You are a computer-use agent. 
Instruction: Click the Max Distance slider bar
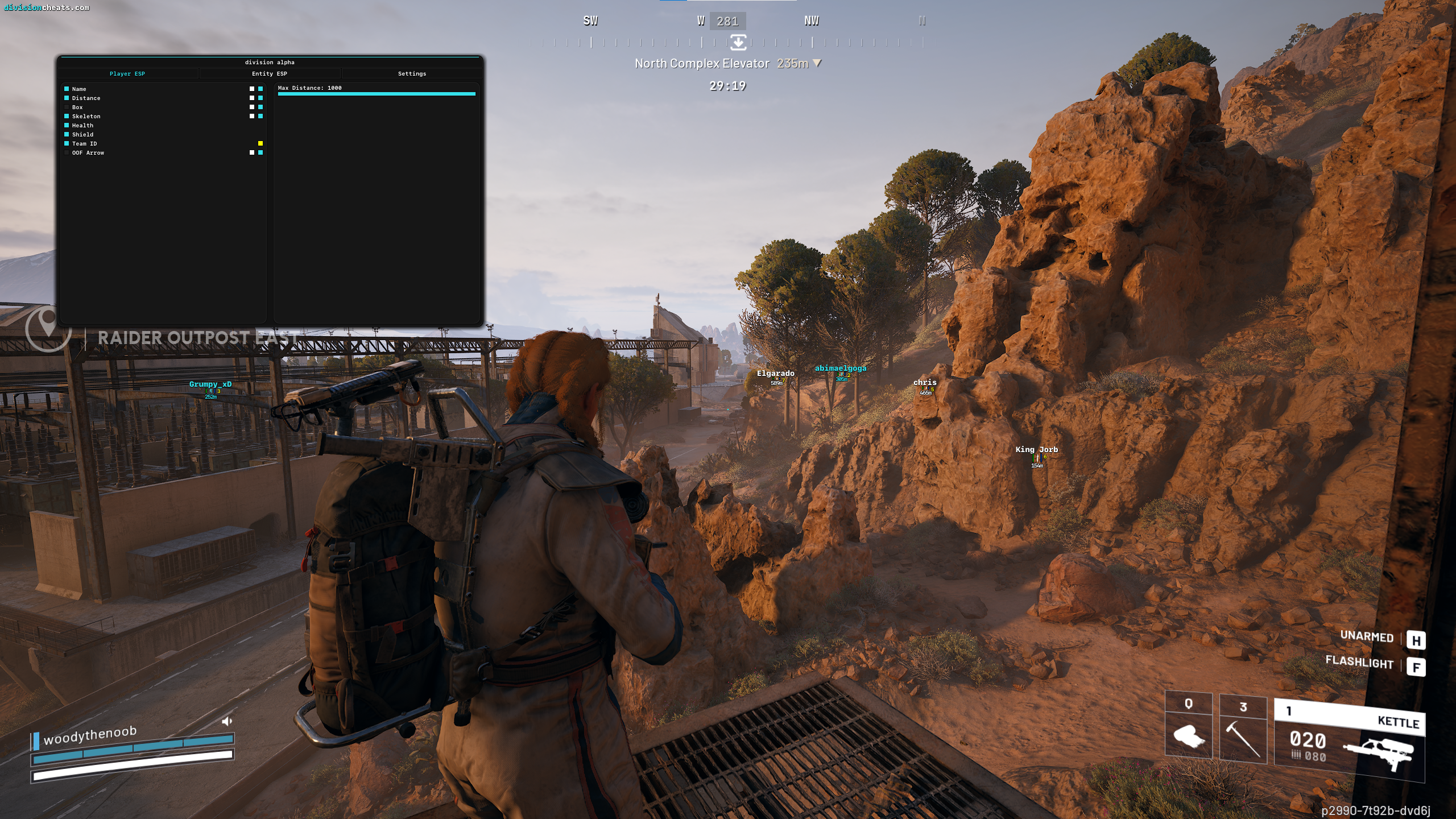(x=377, y=94)
